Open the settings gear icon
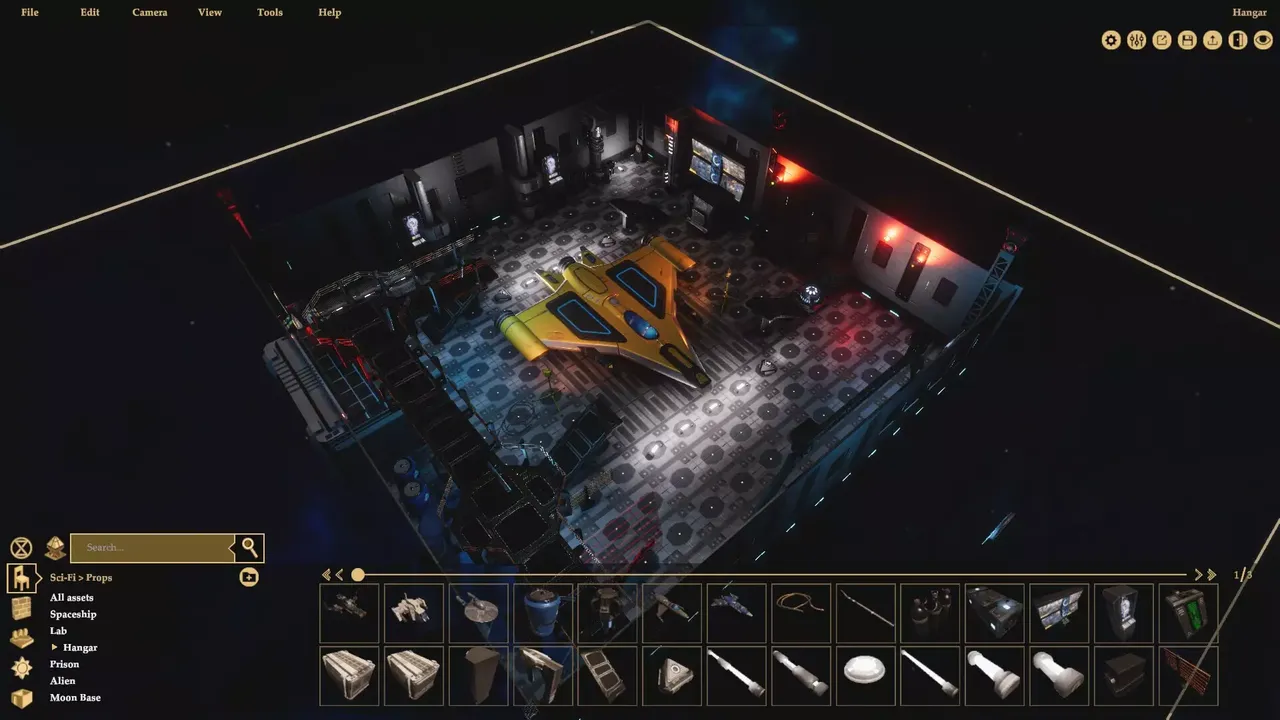This screenshot has width=1280, height=720. 1111,40
